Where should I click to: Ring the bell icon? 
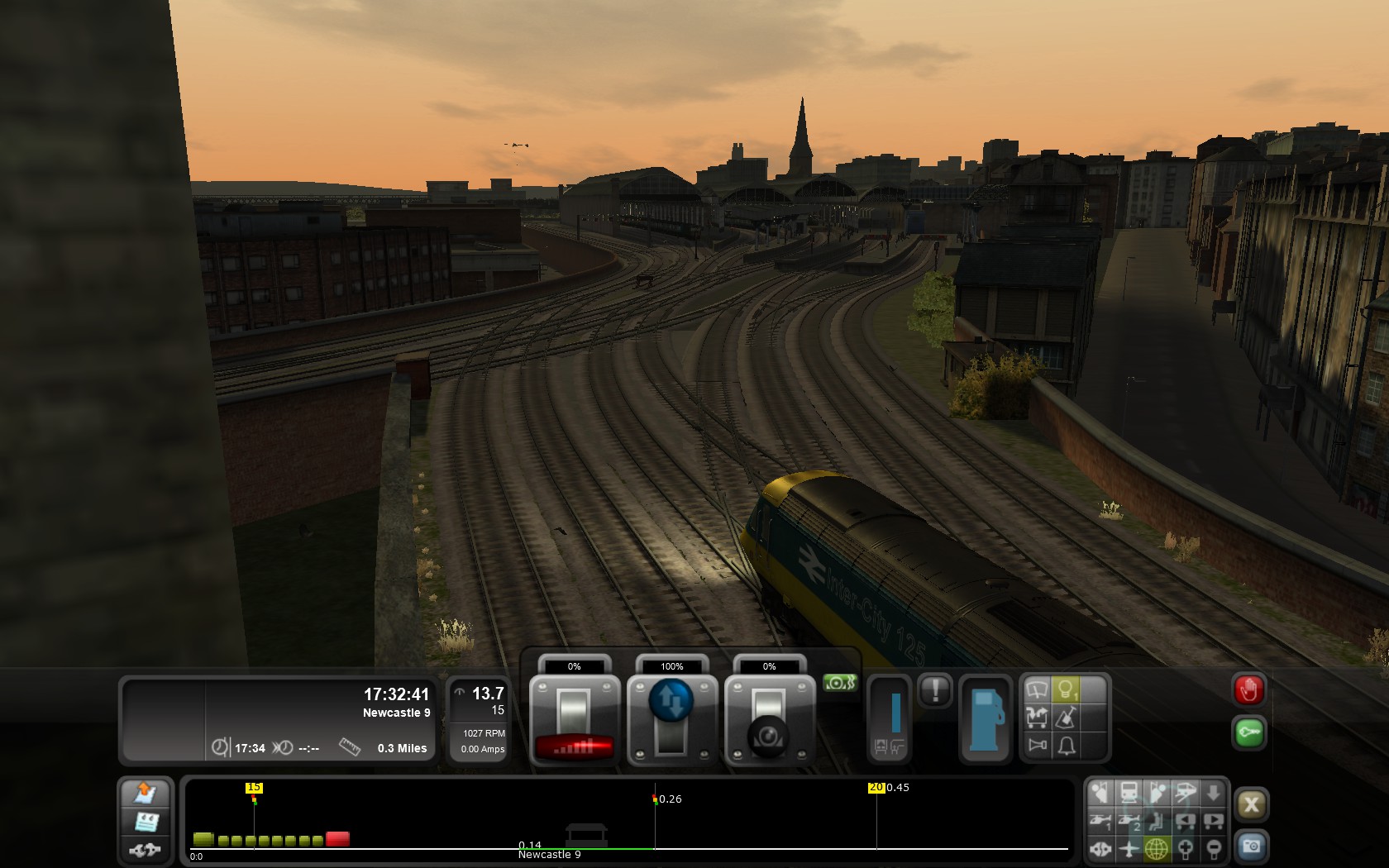point(1066,746)
